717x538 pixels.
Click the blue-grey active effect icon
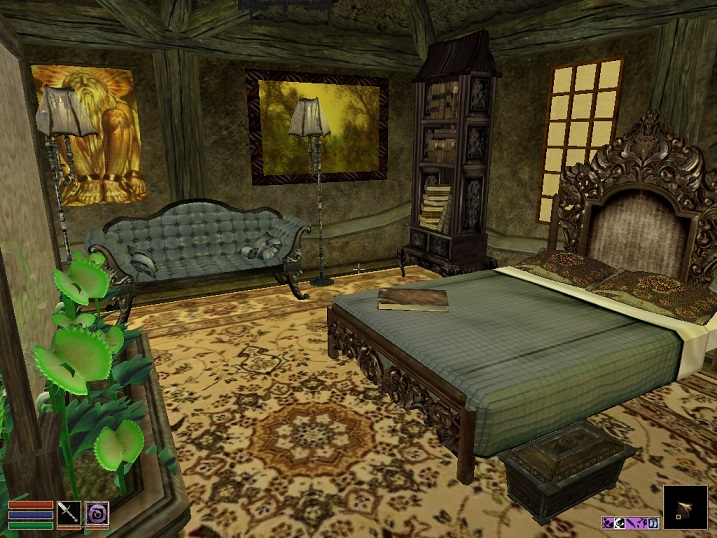653,523
